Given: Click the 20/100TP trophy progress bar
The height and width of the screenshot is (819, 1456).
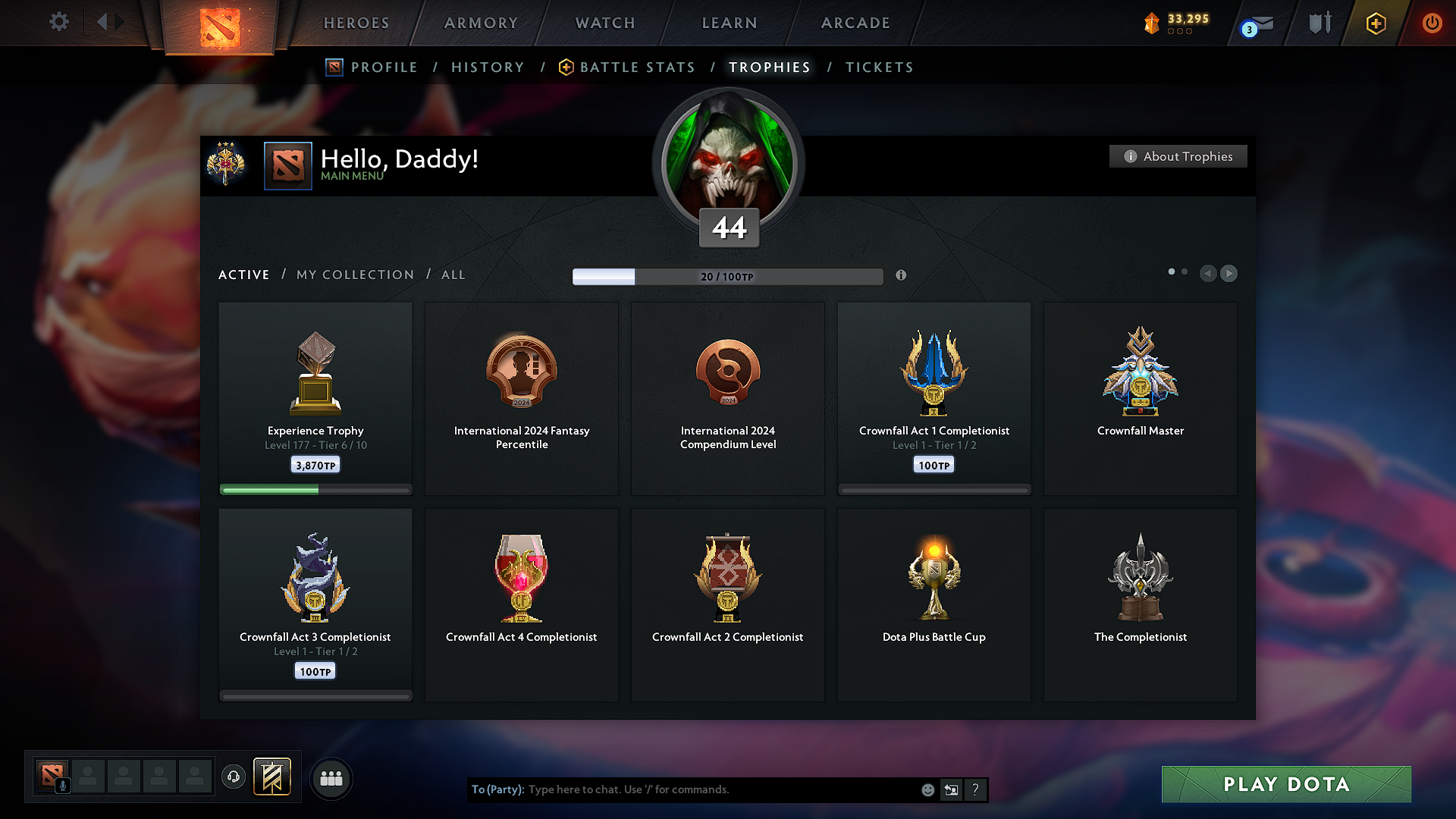Looking at the screenshot, I should click(x=726, y=277).
